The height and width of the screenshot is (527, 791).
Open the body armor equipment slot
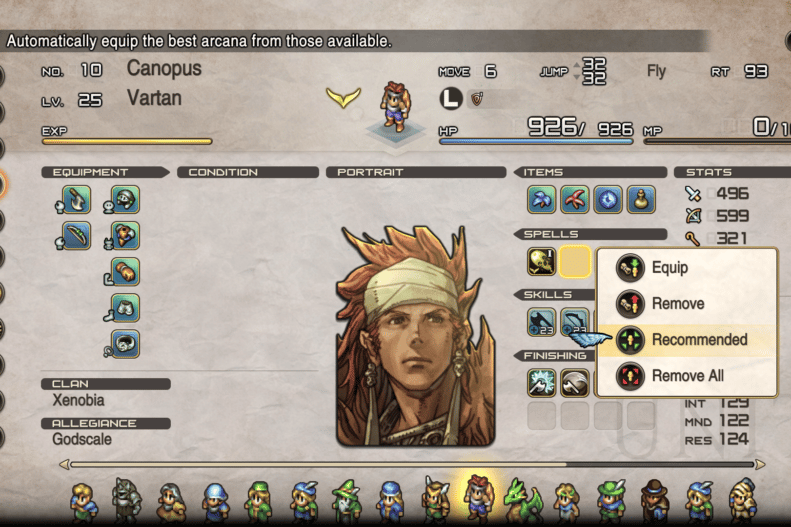pyautogui.click(x=125, y=236)
